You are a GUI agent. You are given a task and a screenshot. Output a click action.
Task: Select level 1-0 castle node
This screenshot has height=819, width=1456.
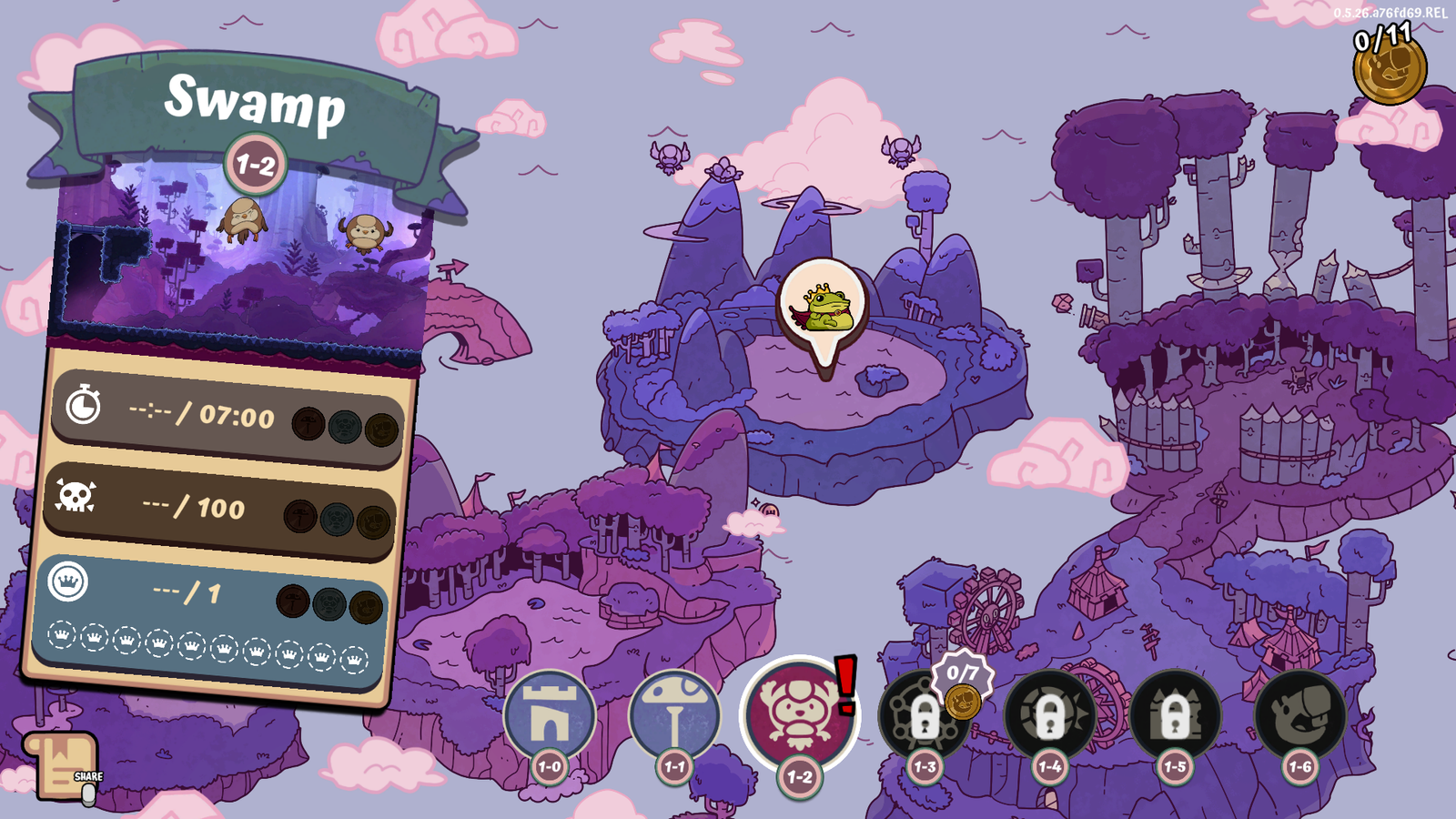(x=550, y=717)
